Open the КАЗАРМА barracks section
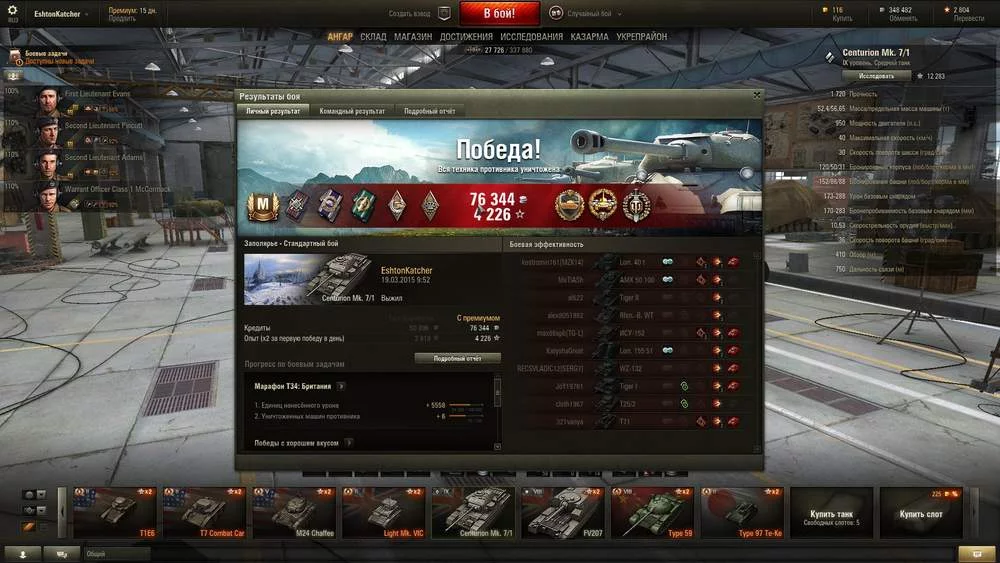The width and height of the screenshot is (1000, 563). pyautogui.click(x=589, y=37)
